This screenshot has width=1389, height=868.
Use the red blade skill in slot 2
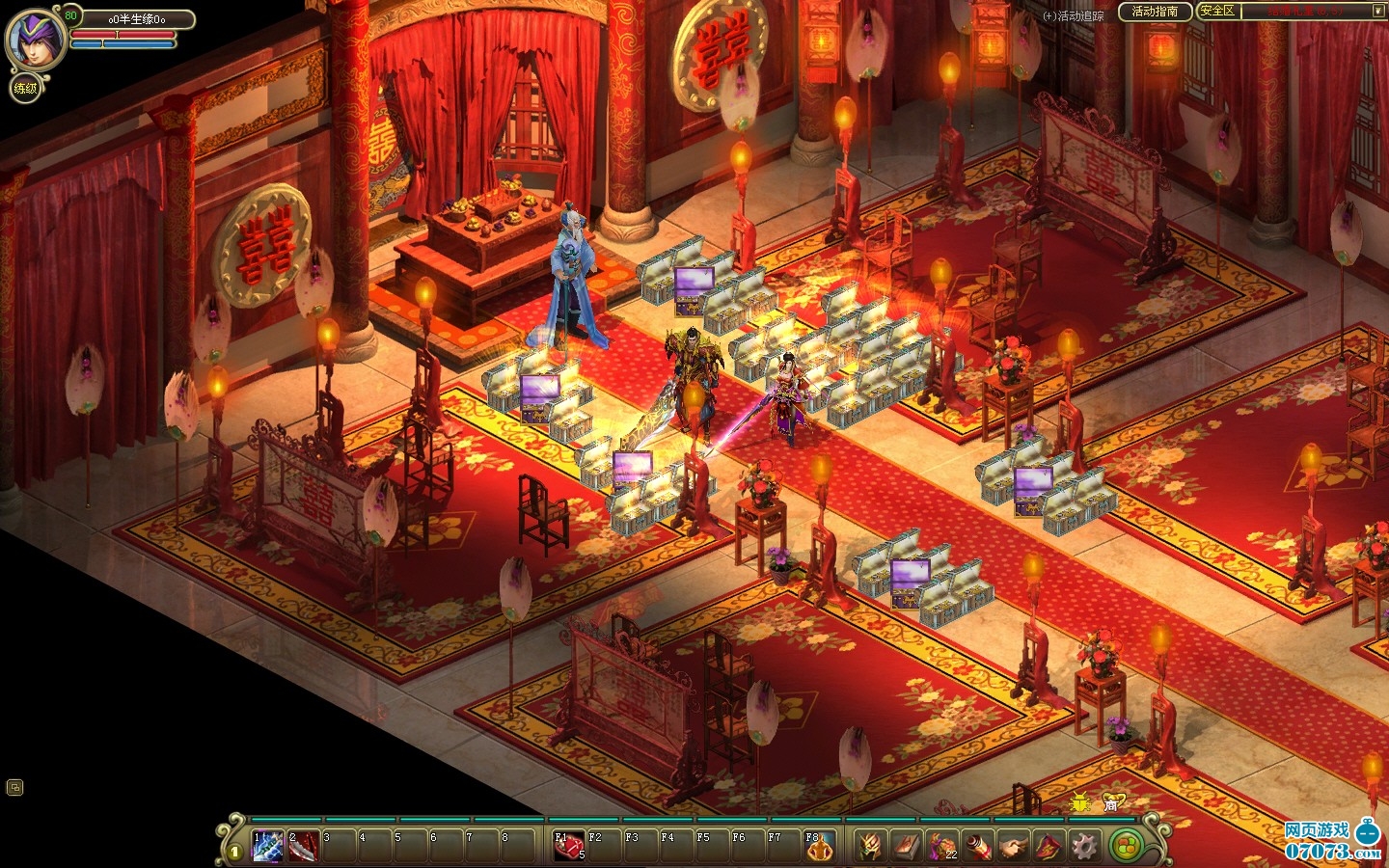click(x=304, y=846)
